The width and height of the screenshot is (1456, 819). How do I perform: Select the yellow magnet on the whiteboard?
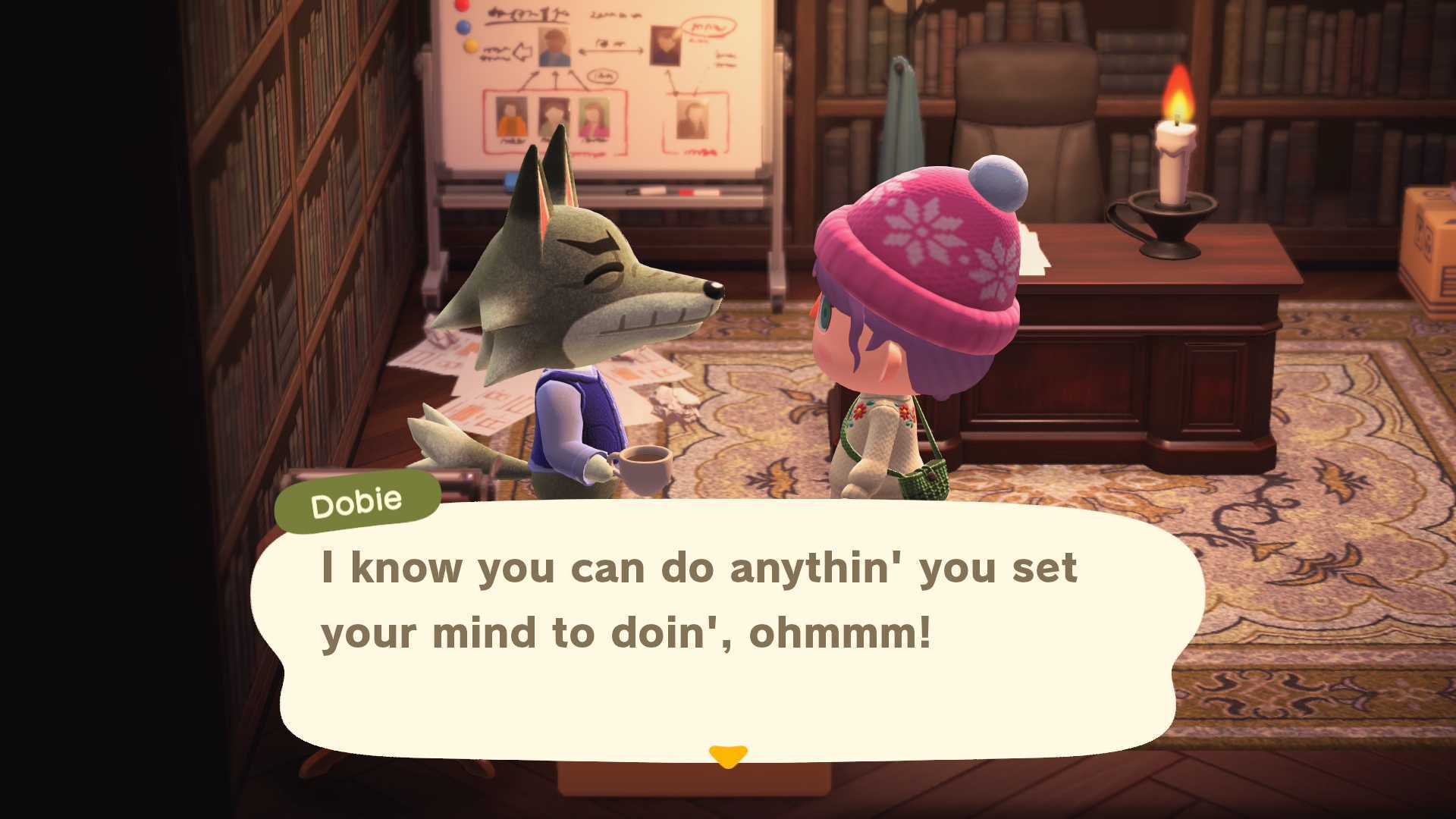click(471, 46)
